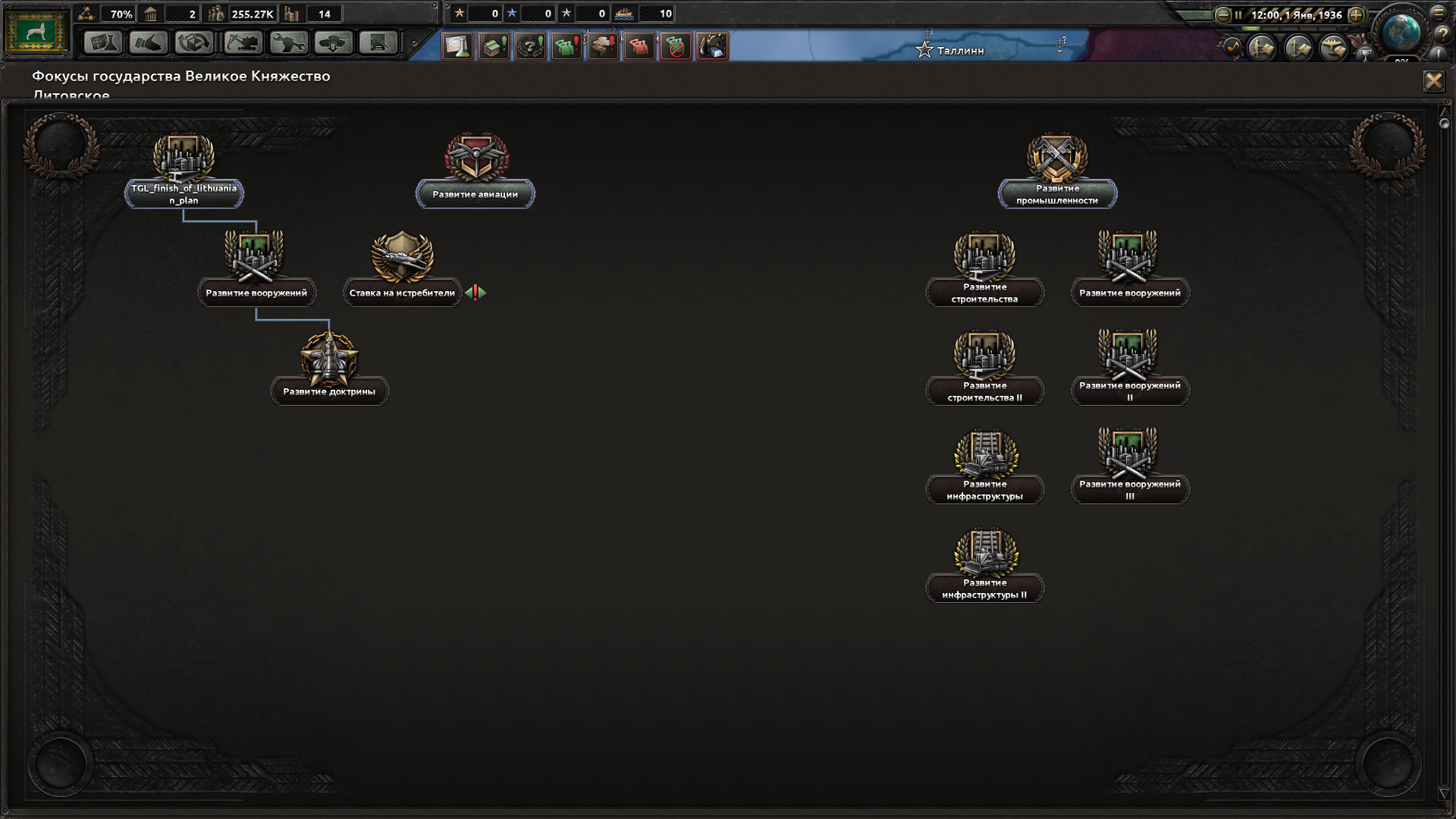Close the national focus tree window
This screenshot has height=819, width=1456.
(x=1434, y=81)
